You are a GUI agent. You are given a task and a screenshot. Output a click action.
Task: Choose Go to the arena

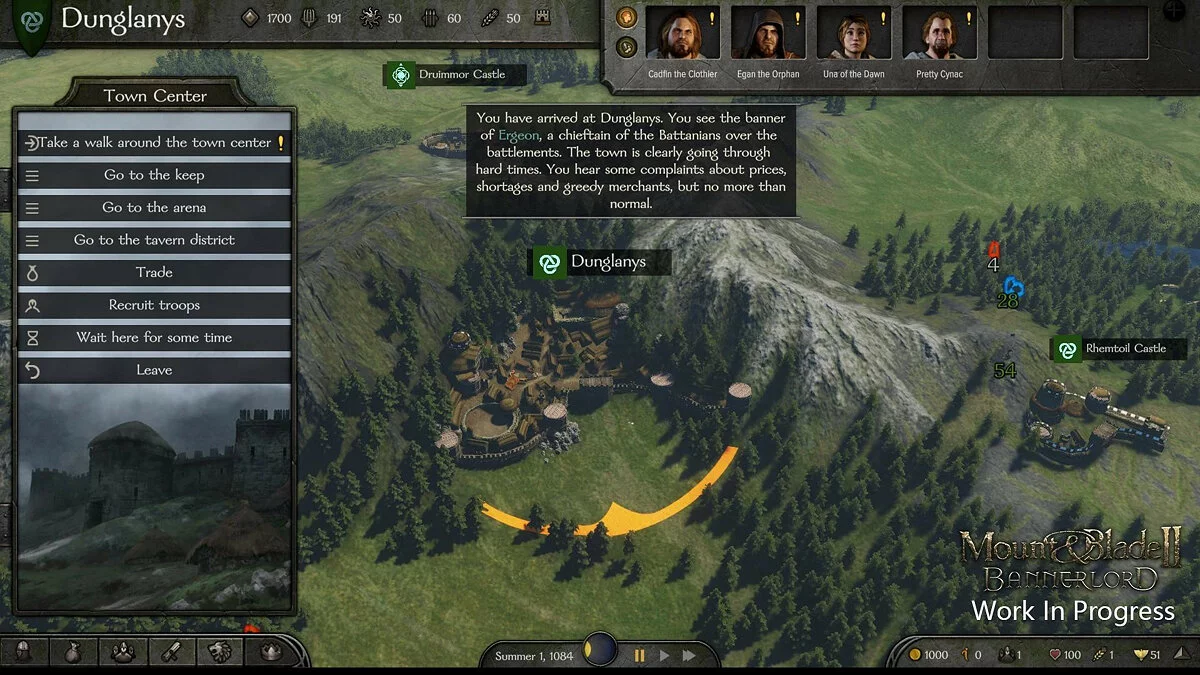[x=154, y=207]
